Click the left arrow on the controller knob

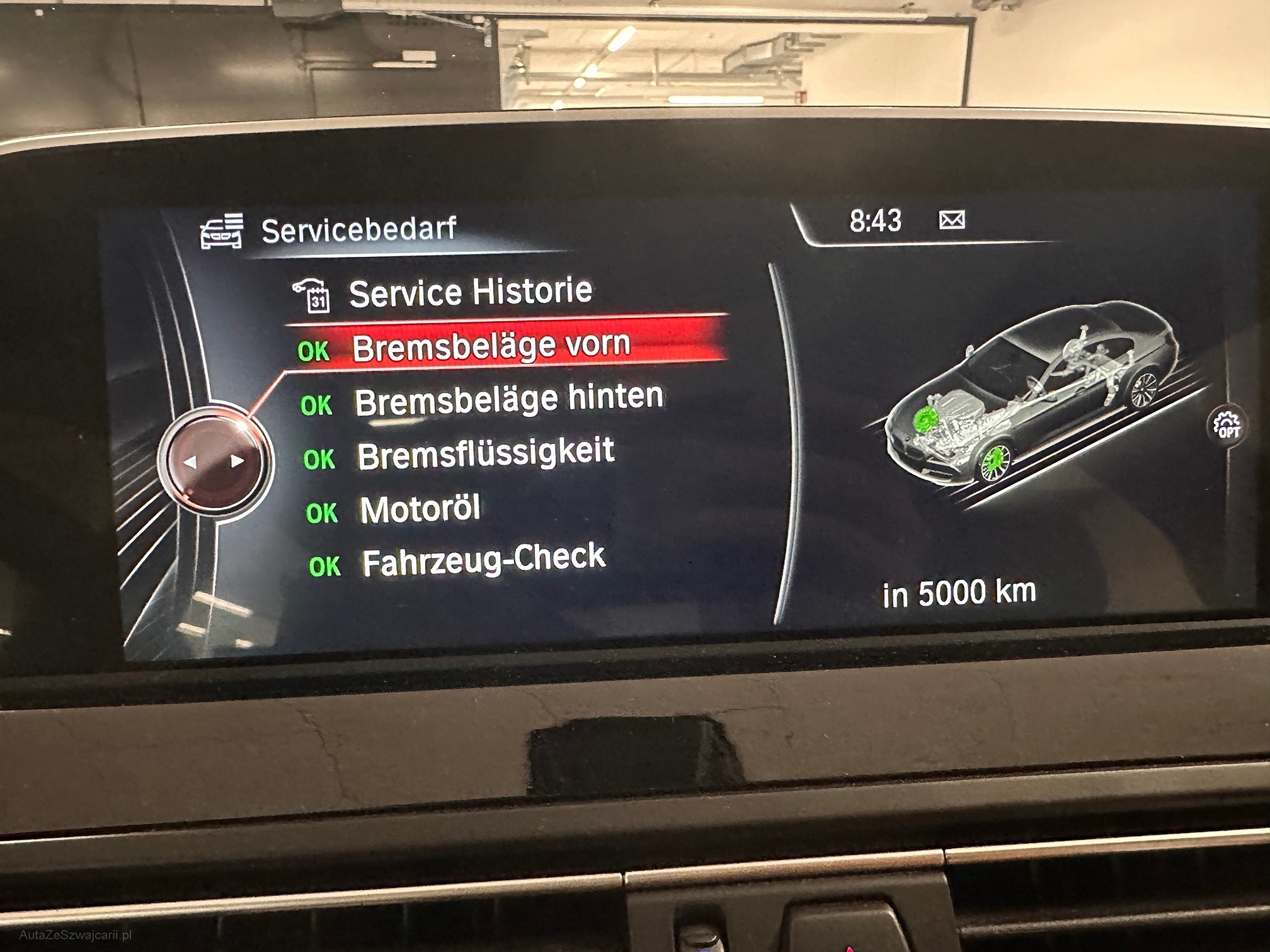pyautogui.click(x=190, y=462)
